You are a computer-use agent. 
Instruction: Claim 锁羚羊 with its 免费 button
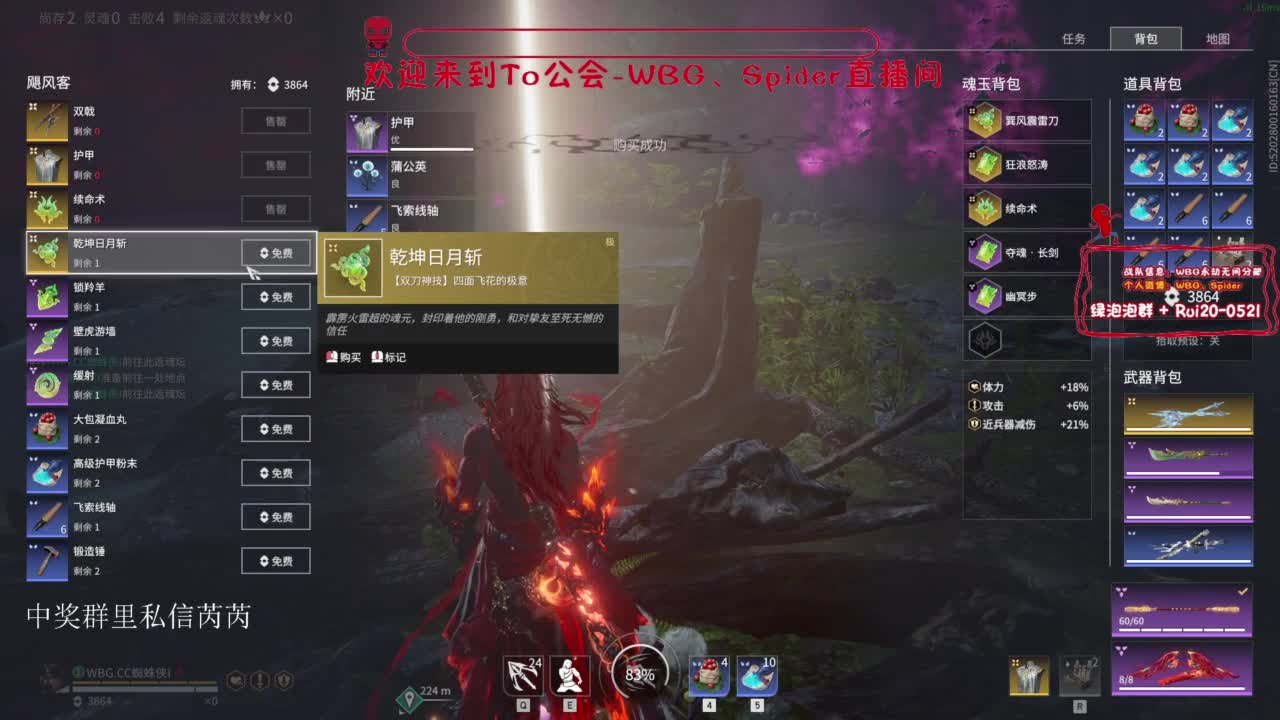[275, 296]
